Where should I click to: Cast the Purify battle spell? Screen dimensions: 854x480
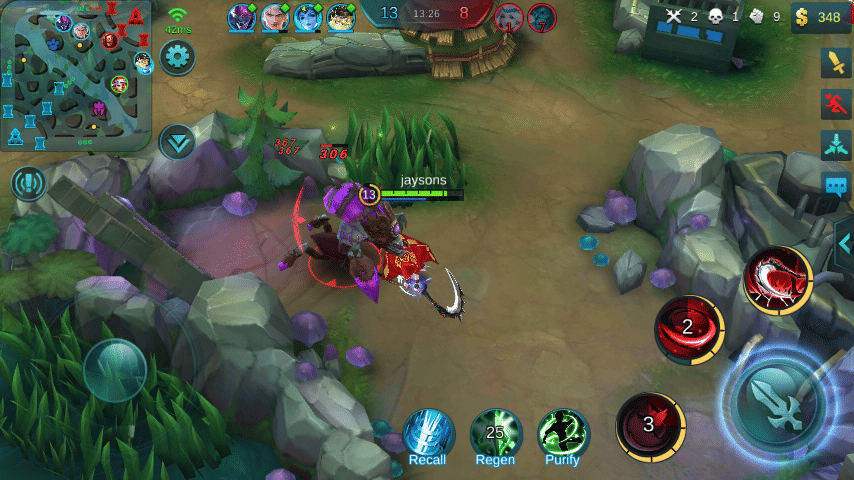tap(563, 434)
